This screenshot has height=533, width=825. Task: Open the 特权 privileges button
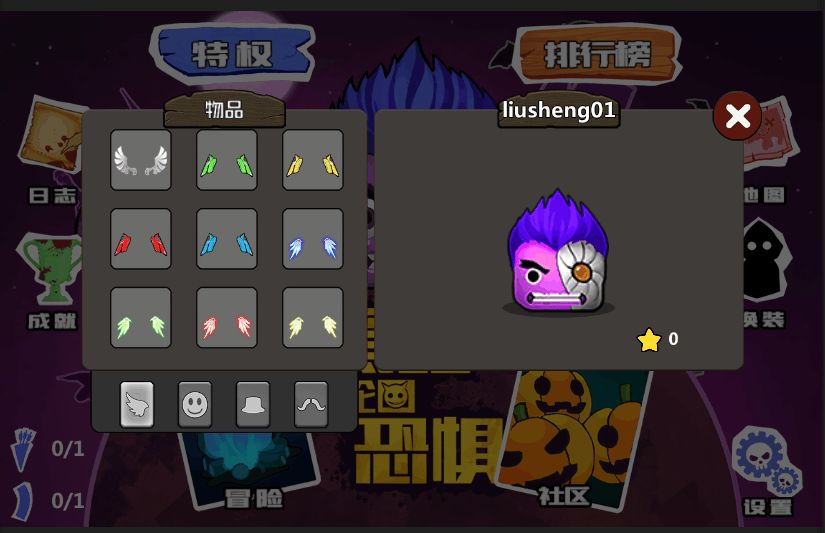click(x=232, y=53)
